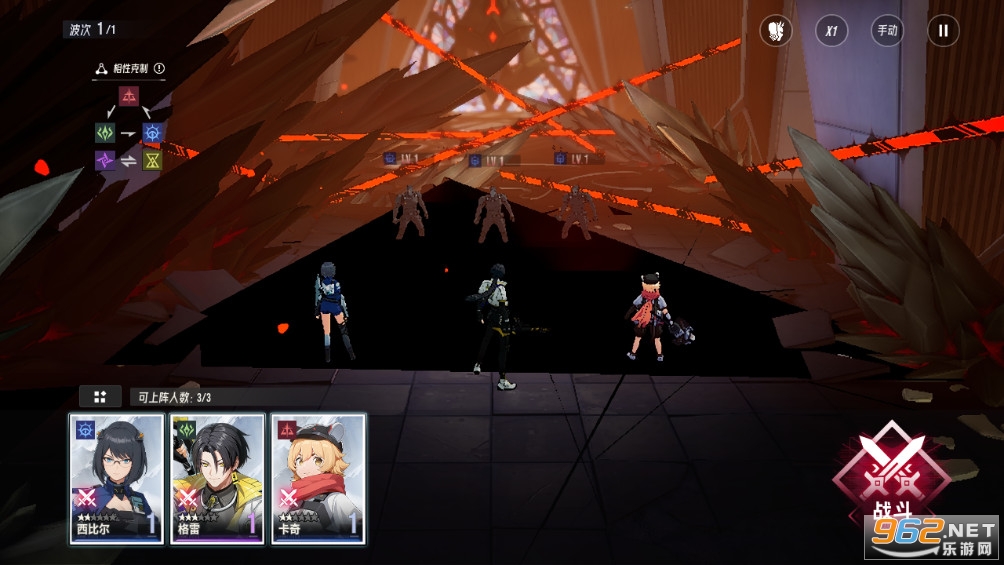The image size is (1004, 565).
Task: Change the X1 battle speed
Action: point(831,30)
